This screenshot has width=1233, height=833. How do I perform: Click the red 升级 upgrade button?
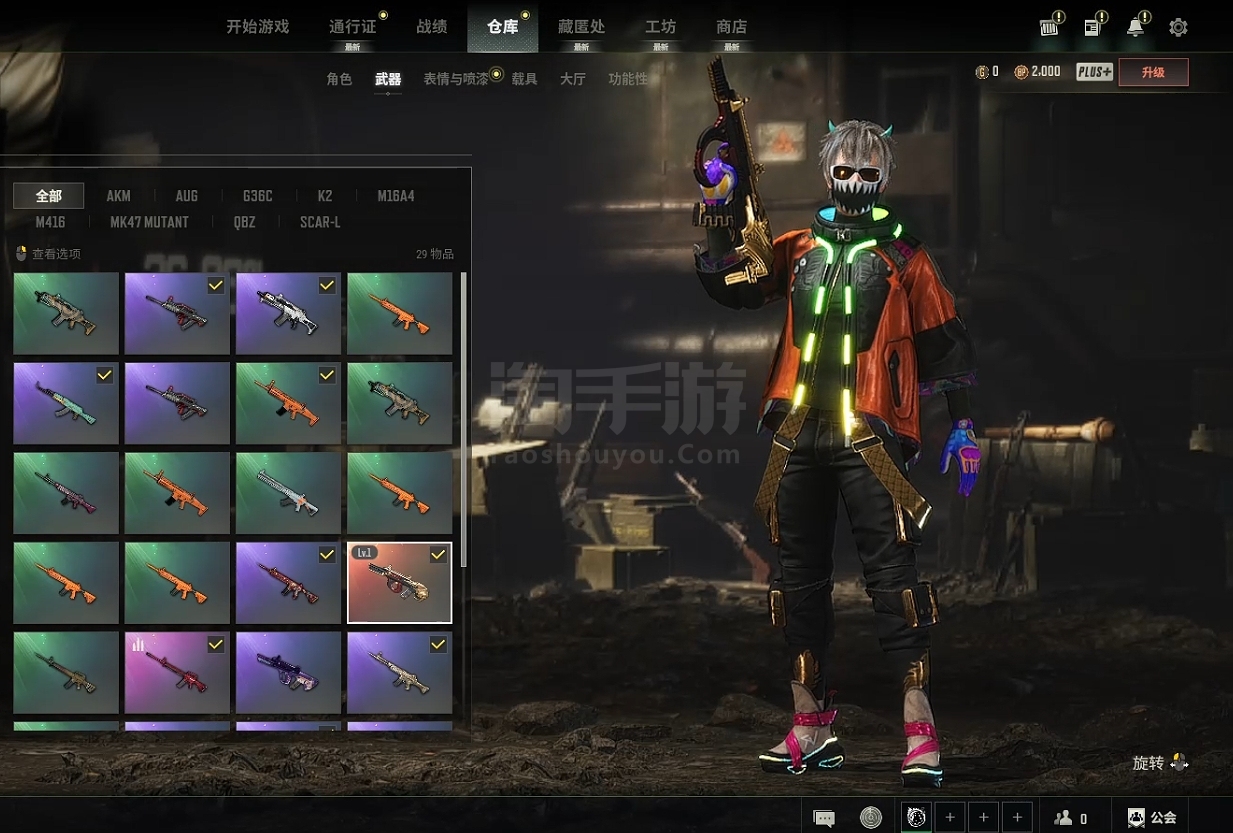coord(1153,72)
